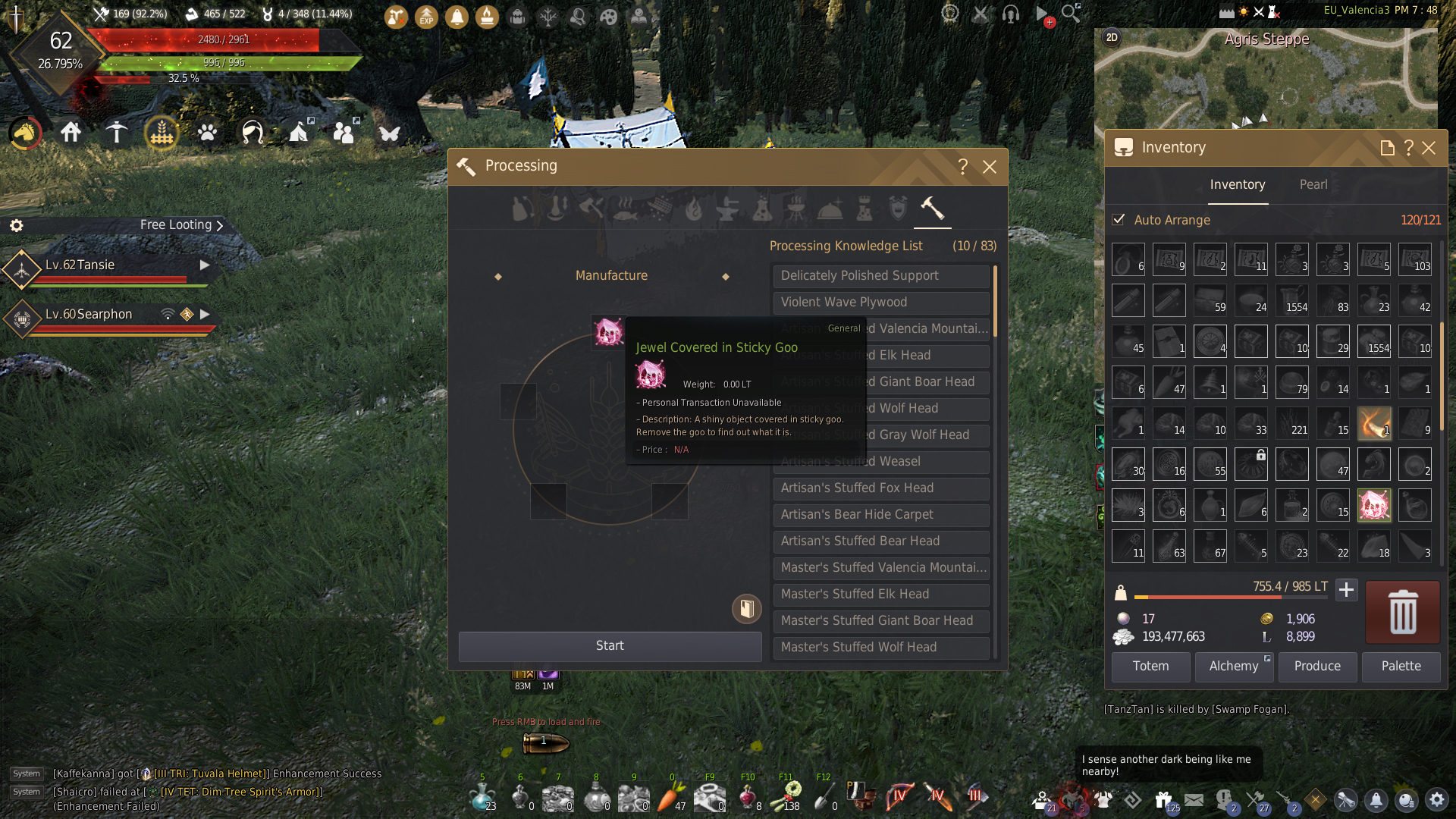Click the inventory trash can

pyautogui.click(x=1402, y=612)
